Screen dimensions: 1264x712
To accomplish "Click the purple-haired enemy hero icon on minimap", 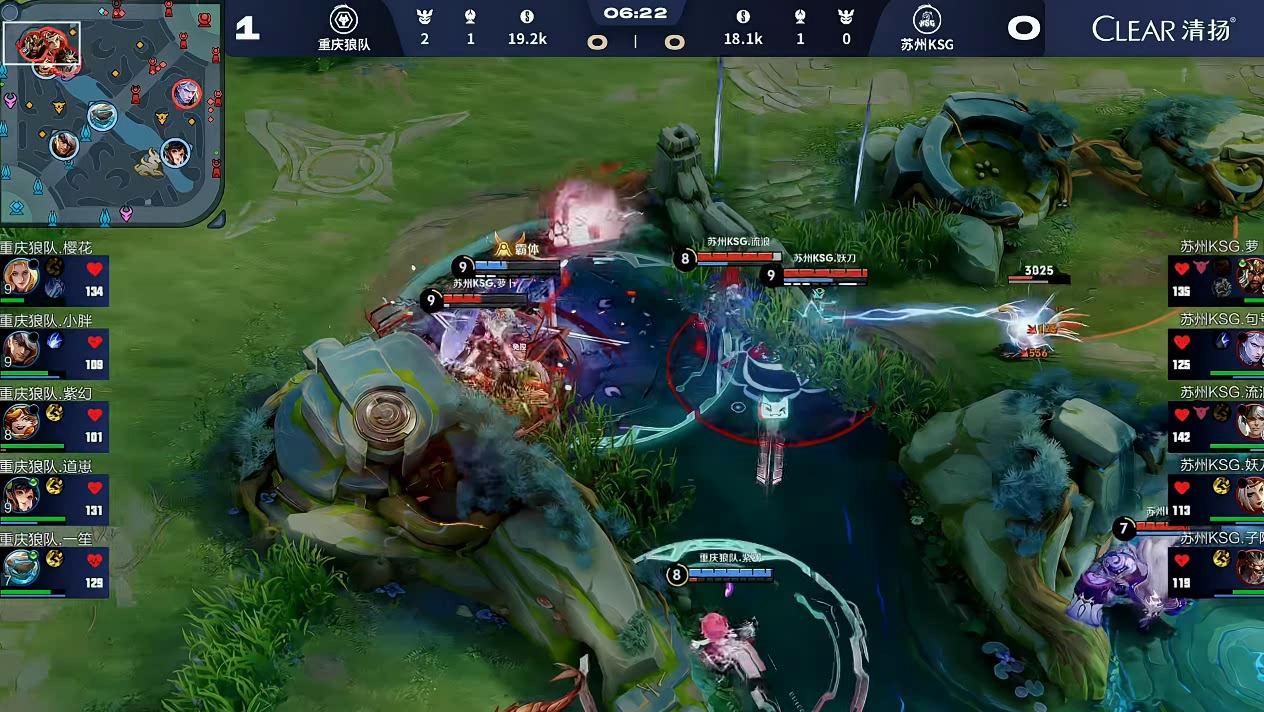I will point(185,94).
